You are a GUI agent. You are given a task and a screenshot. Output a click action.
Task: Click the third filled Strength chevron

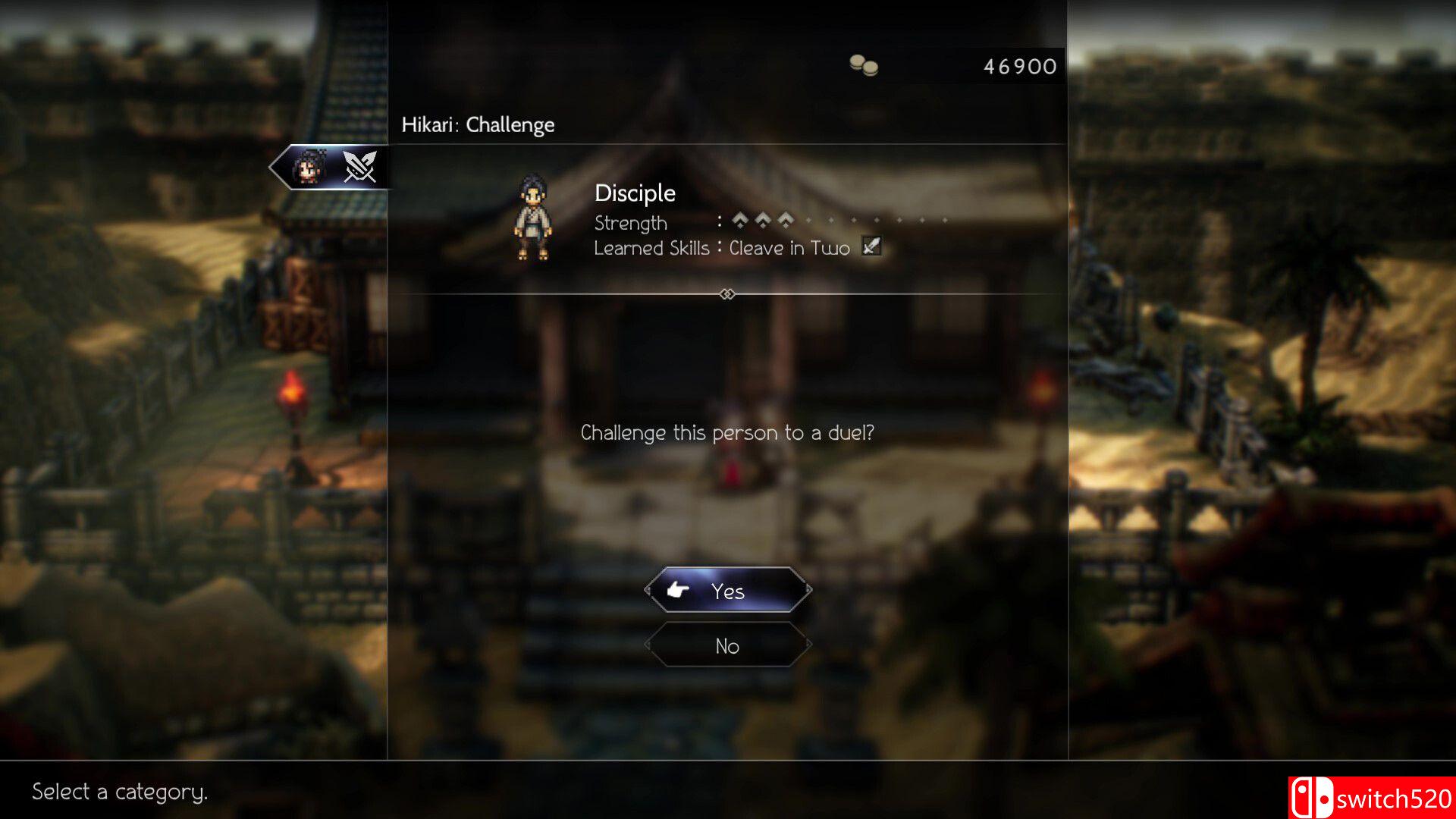[x=785, y=221]
